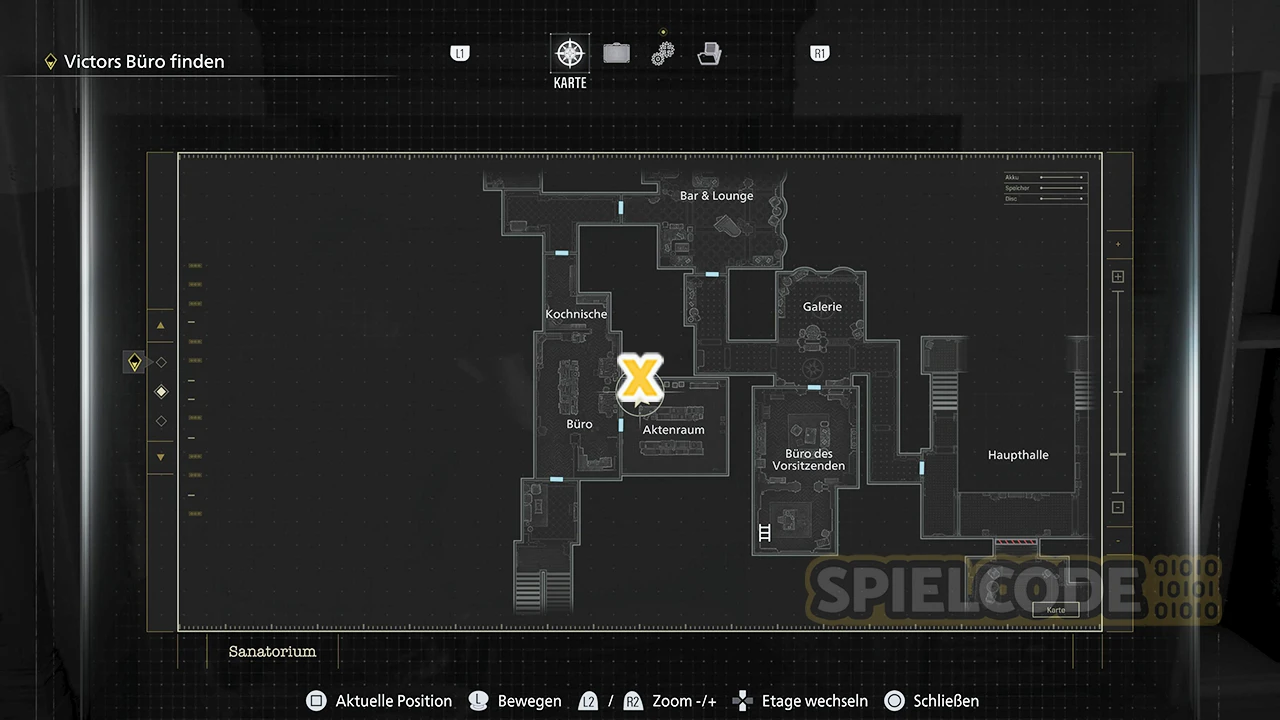Image resolution: width=1280 pixels, height=720 pixels.
Task: Select the bottom floor diamond marker
Action: (161, 421)
